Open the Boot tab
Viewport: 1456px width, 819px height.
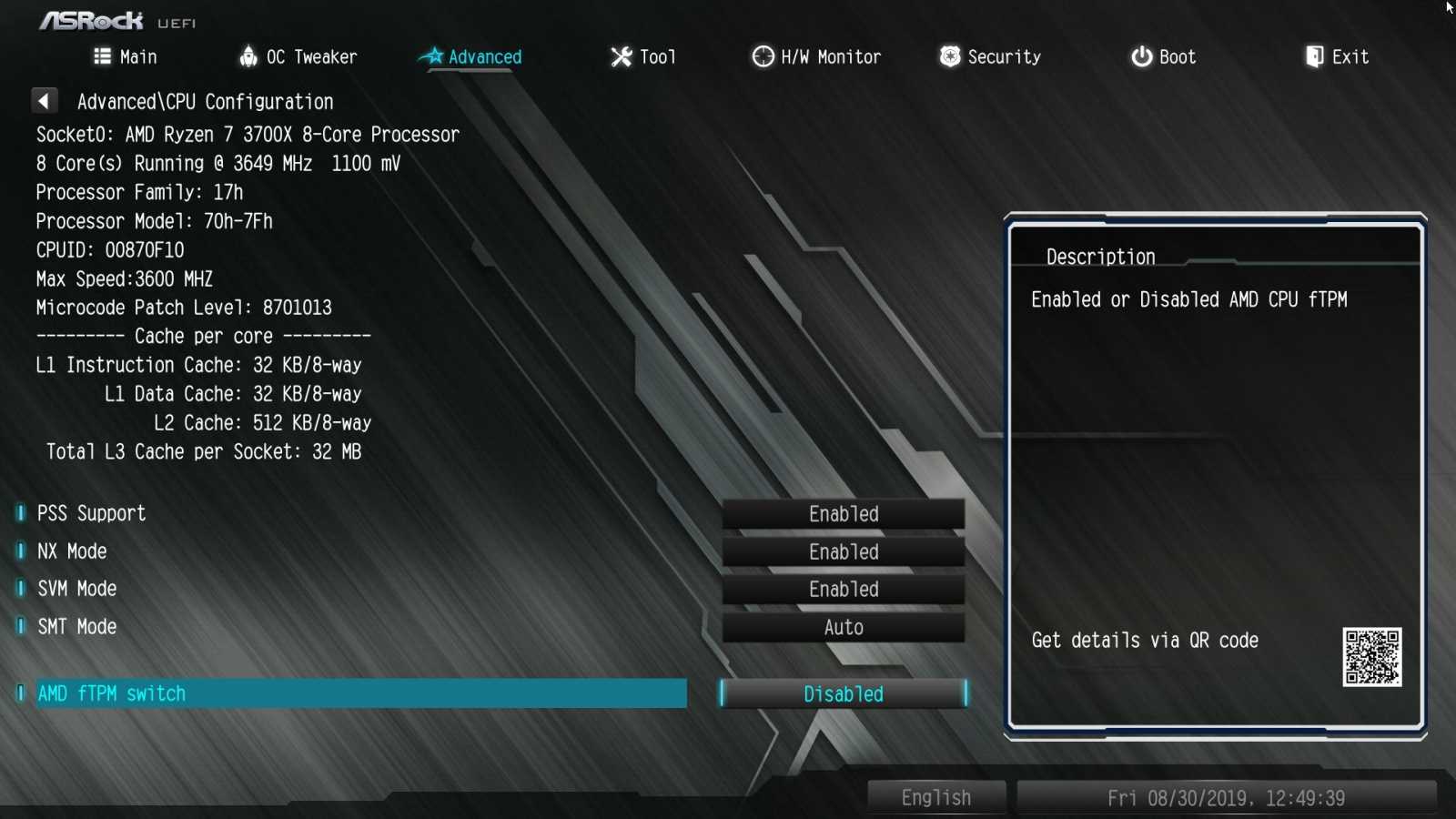[1163, 56]
